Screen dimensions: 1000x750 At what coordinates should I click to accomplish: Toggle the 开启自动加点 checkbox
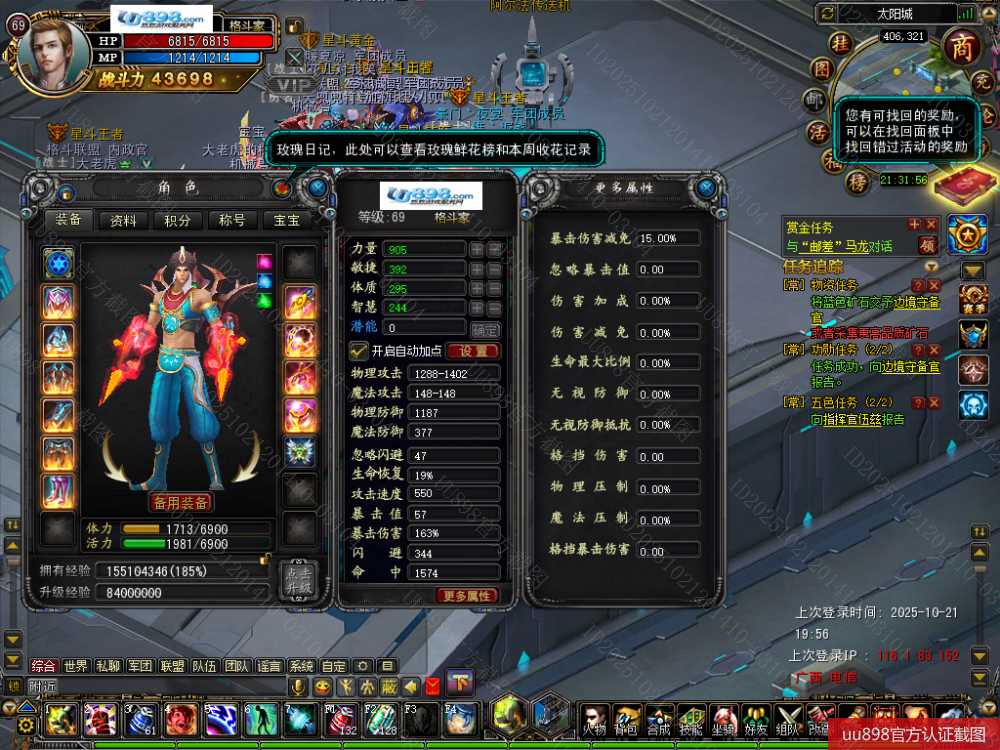click(358, 351)
